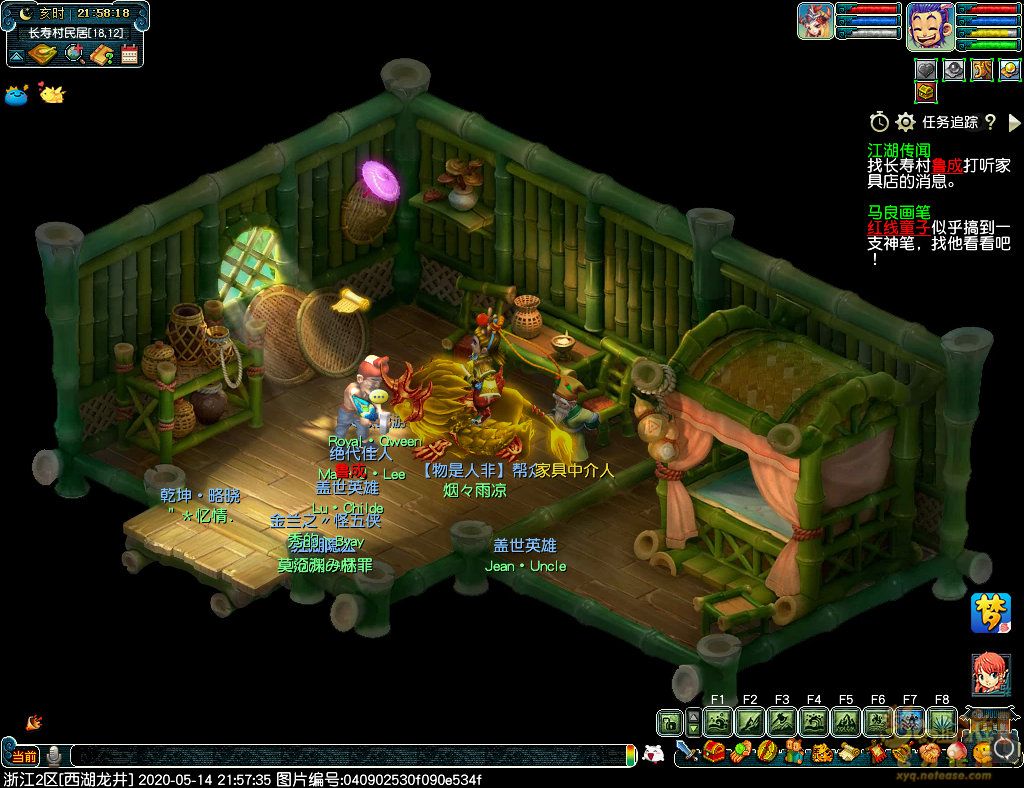The width and height of the screenshot is (1024, 788).
Task: Open the red treasure chest in bottom menu
Action: click(x=714, y=752)
